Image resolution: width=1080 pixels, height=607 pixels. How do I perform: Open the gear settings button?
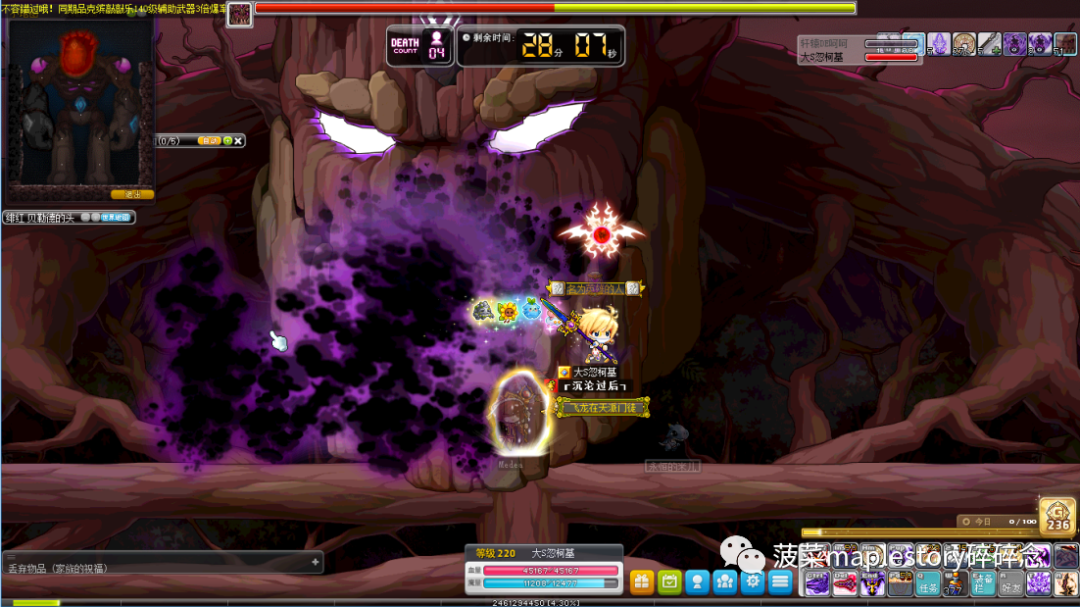pyautogui.click(x=753, y=581)
